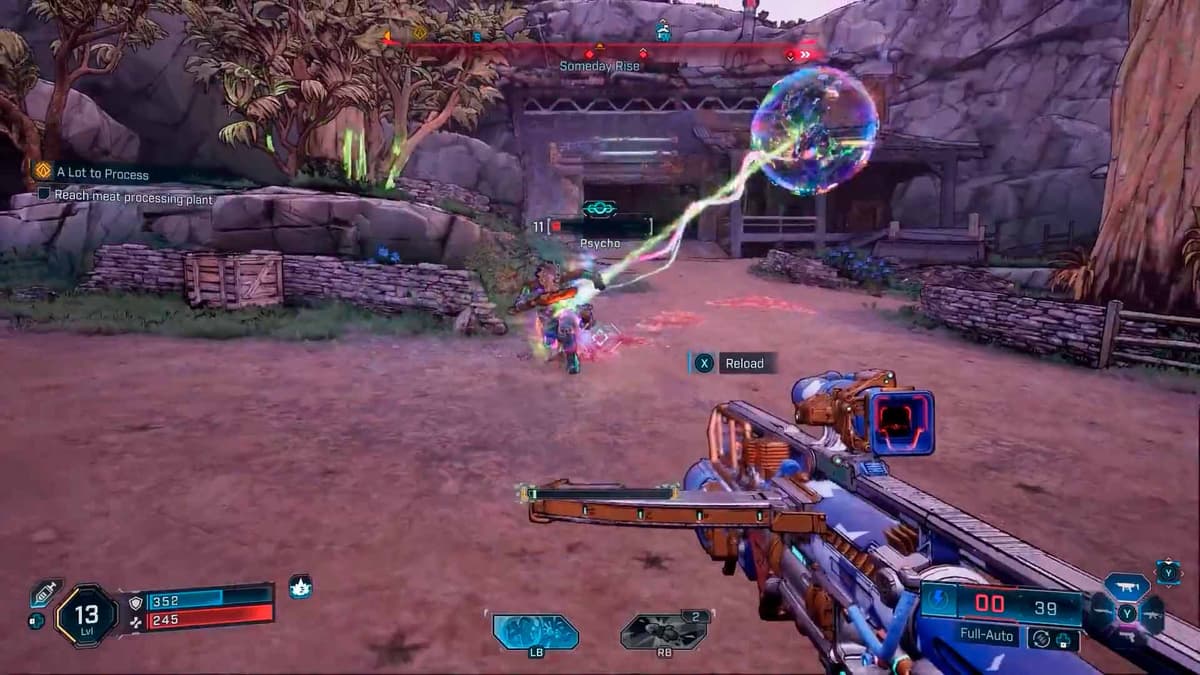This screenshot has width=1200, height=675.
Task: Select the top weapon slot in weapon wheel
Action: pos(1127,589)
